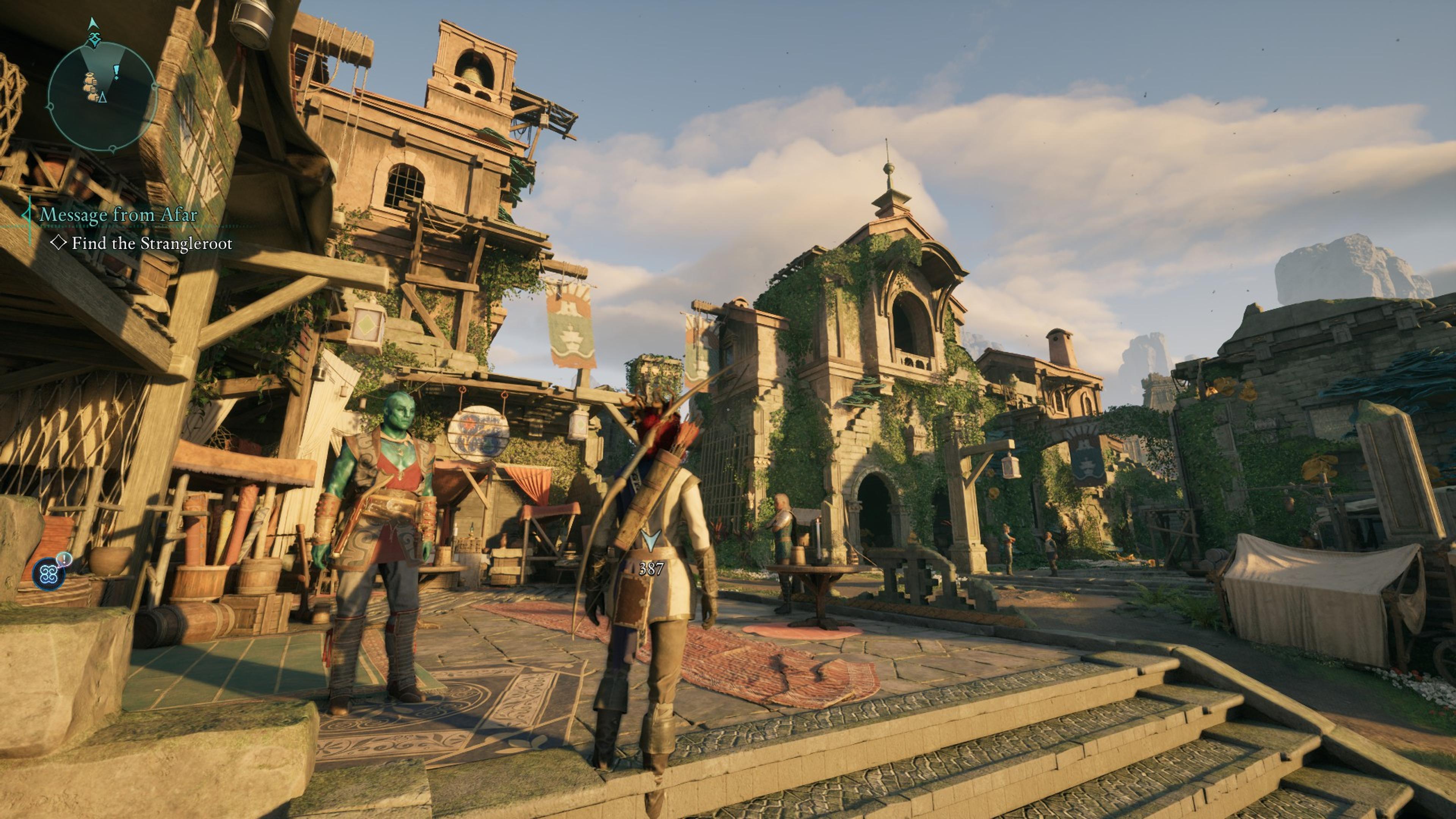Click the Find the Strangleroot objective

152,243
